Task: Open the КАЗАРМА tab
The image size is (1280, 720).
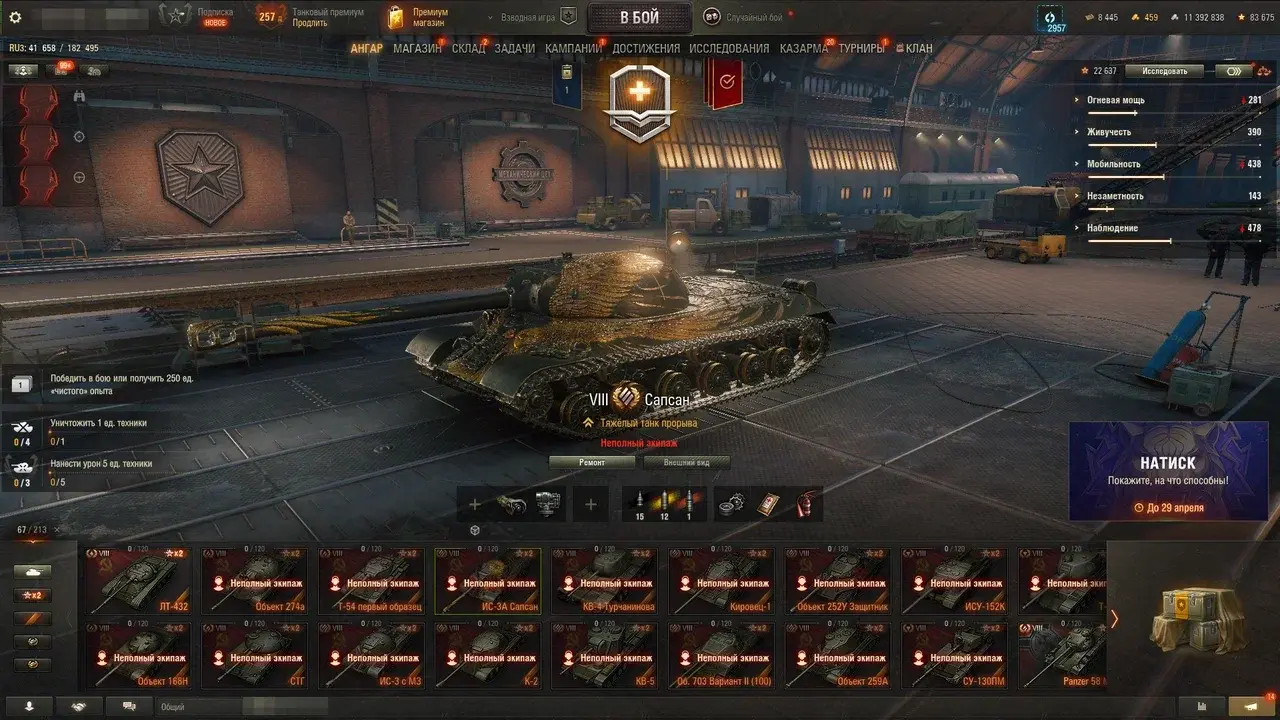Action: pyautogui.click(x=803, y=48)
